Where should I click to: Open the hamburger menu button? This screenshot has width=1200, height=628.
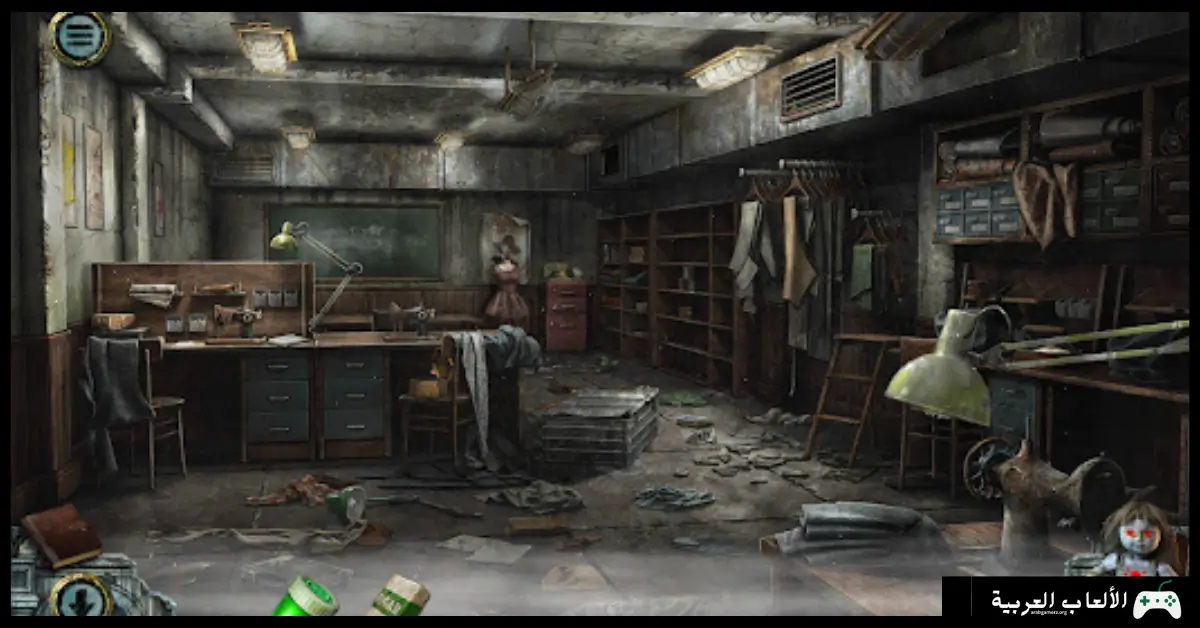pyautogui.click(x=79, y=39)
